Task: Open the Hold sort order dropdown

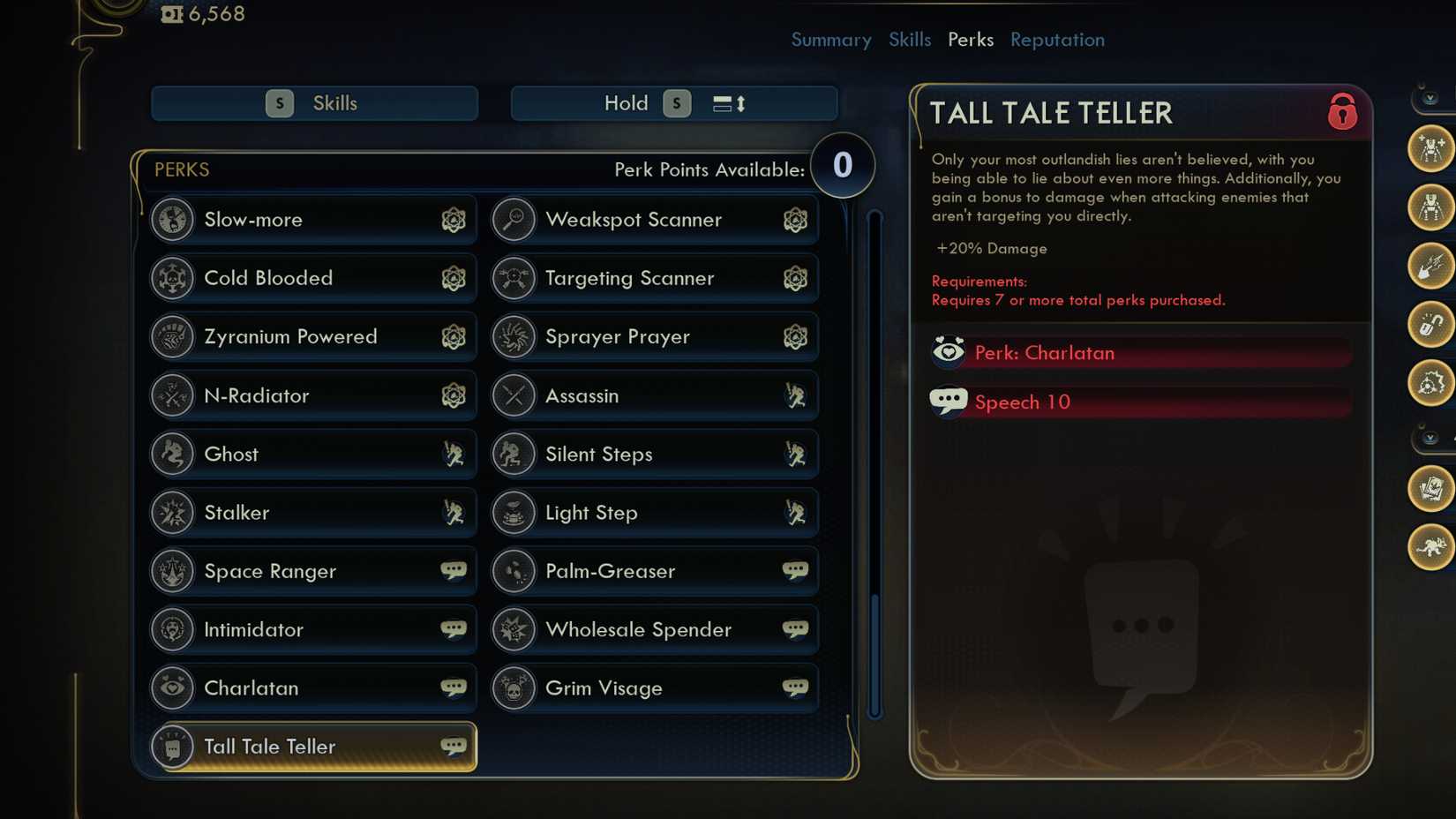Action: 673,102
